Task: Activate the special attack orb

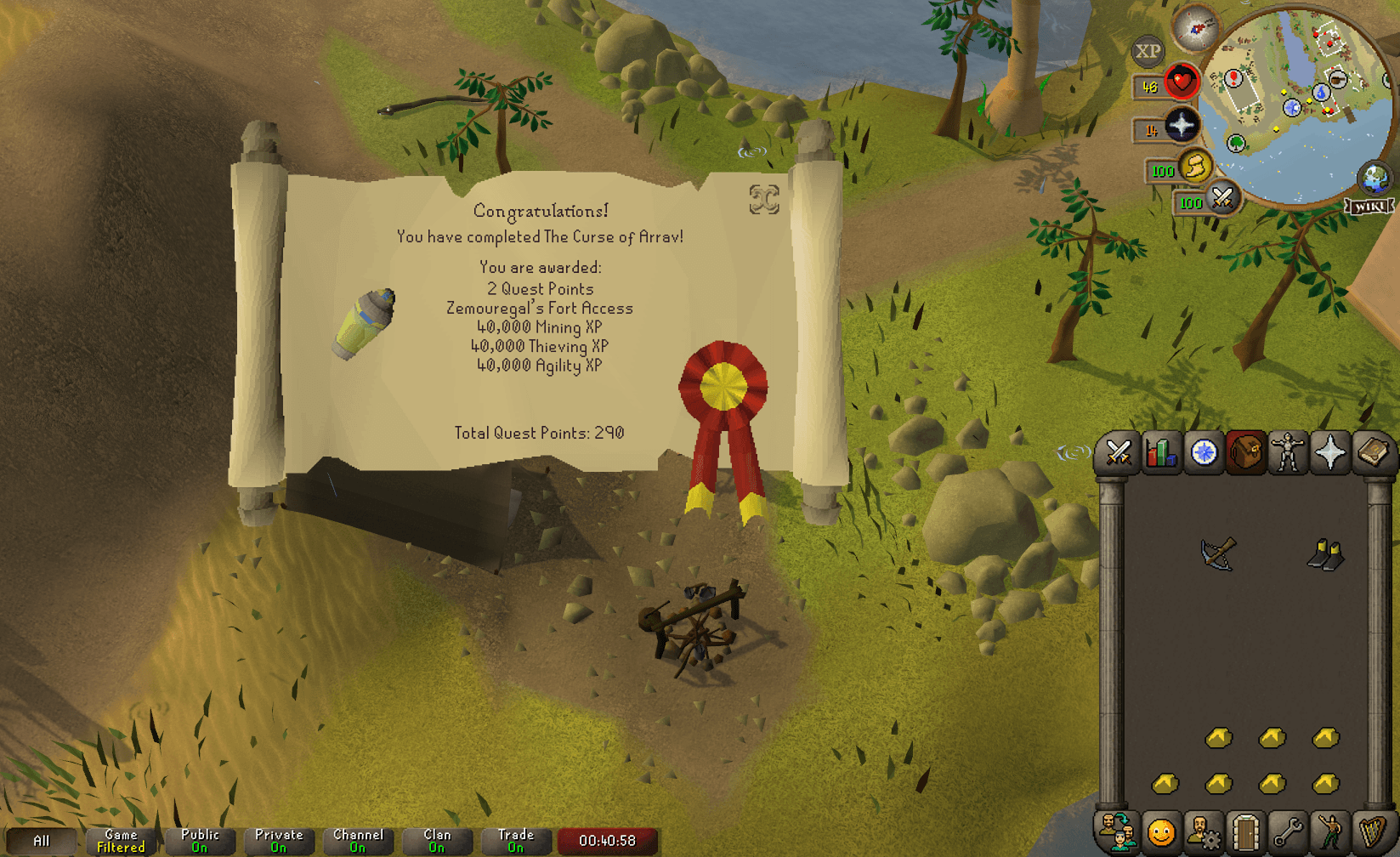Action: click(x=1221, y=199)
